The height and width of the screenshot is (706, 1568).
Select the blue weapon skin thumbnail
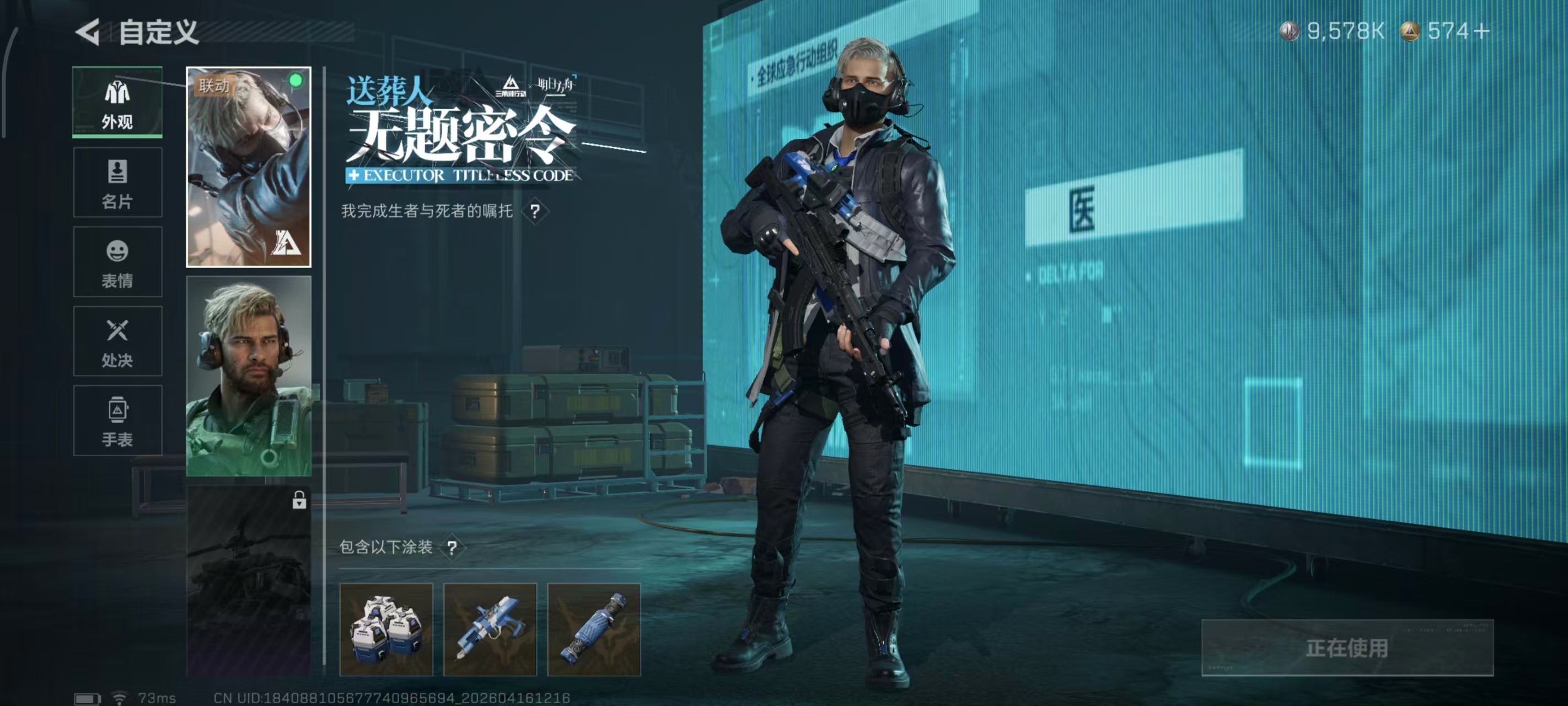[x=491, y=628]
